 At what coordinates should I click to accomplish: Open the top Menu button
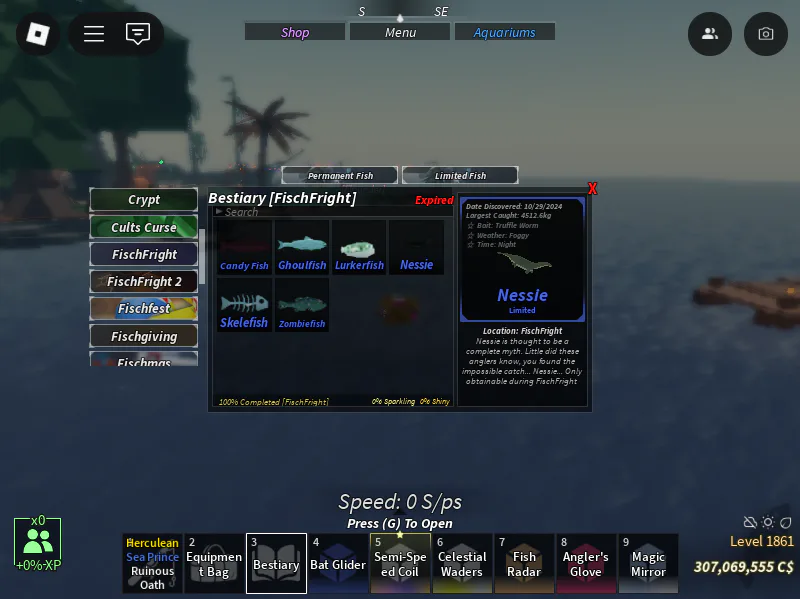pyautogui.click(x=400, y=32)
